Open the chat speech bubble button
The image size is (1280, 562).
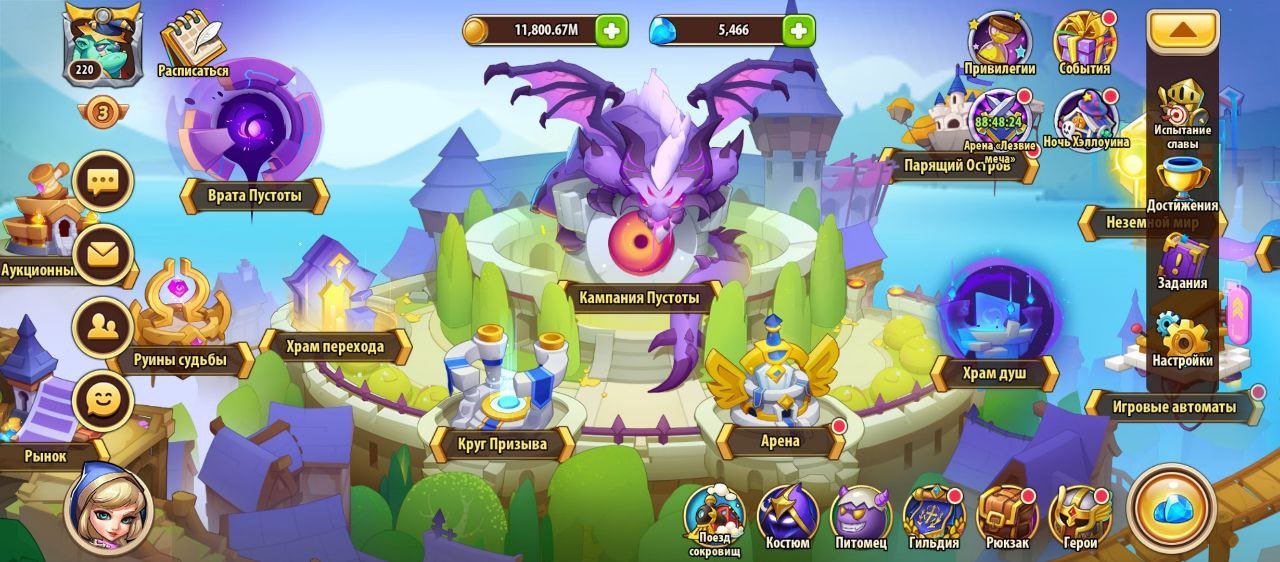(x=103, y=181)
